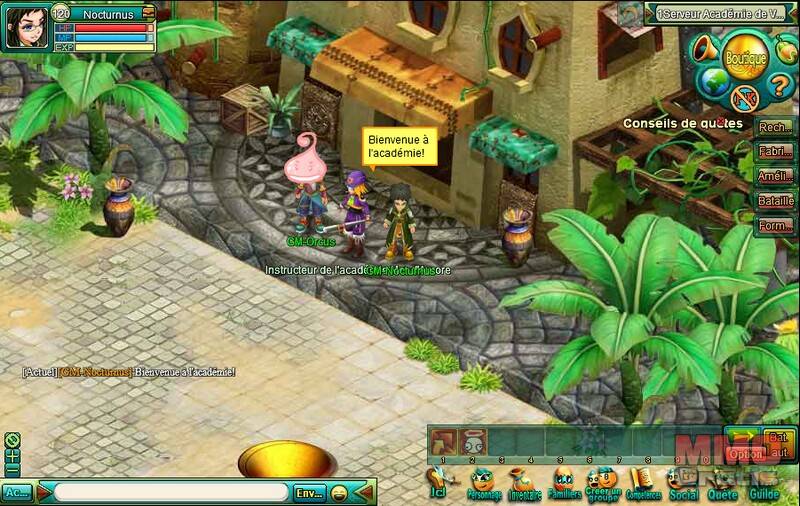Screen dimensions: 800x506
Task: Toggle the crossed-out PK mode icon
Action: tap(744, 96)
